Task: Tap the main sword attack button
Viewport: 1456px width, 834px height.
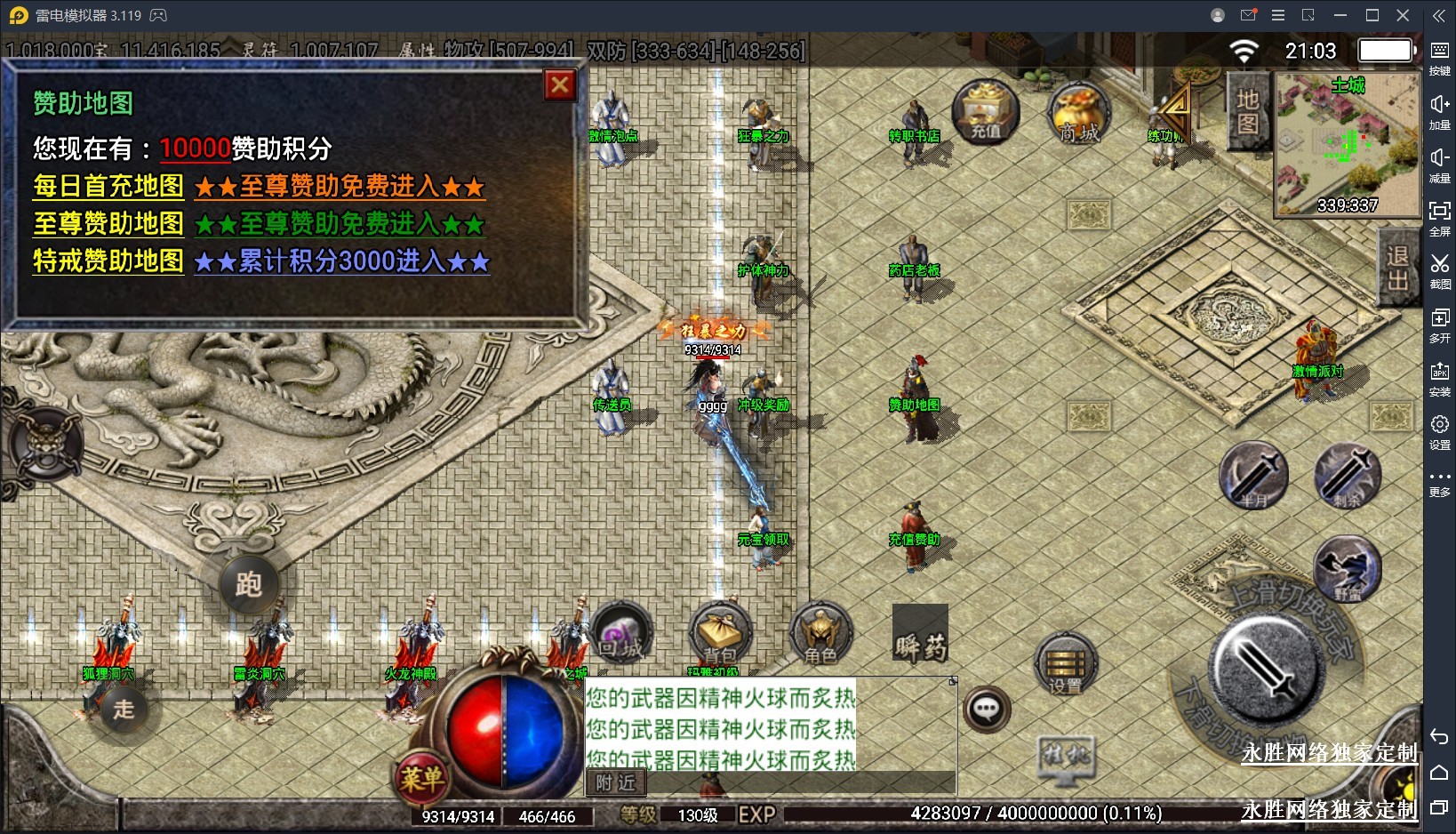Action: pyautogui.click(x=1267, y=669)
